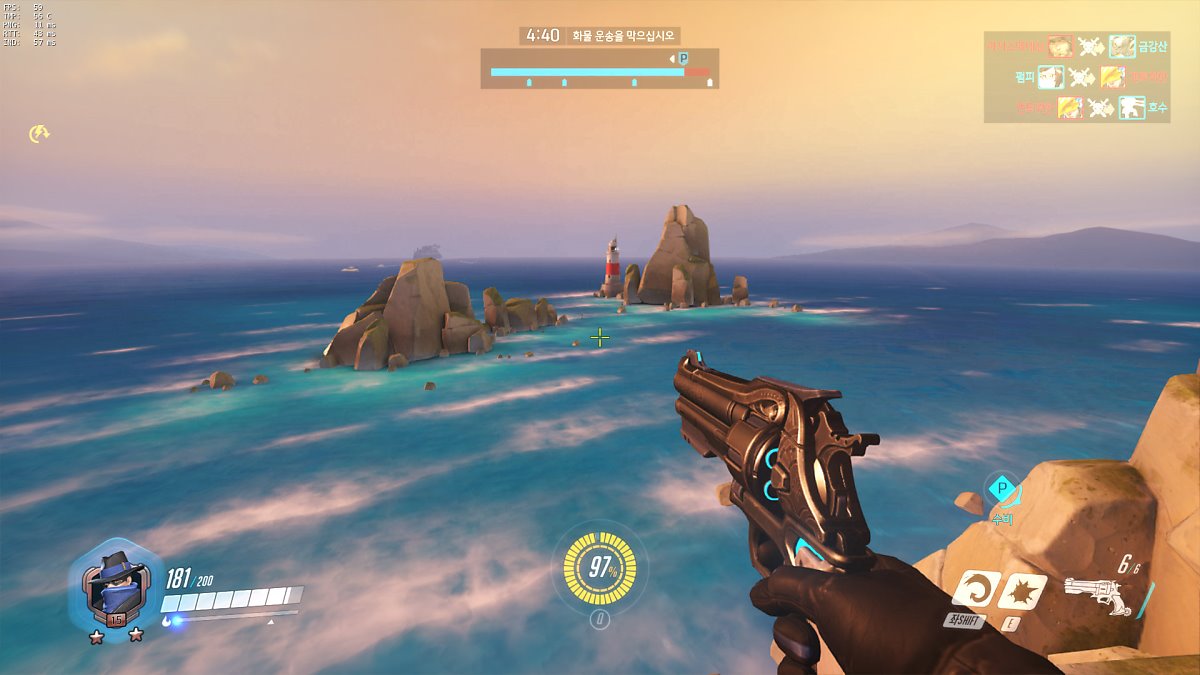Click the payload progress tracker bar
This screenshot has height=675, width=1200.
[x=600, y=72]
